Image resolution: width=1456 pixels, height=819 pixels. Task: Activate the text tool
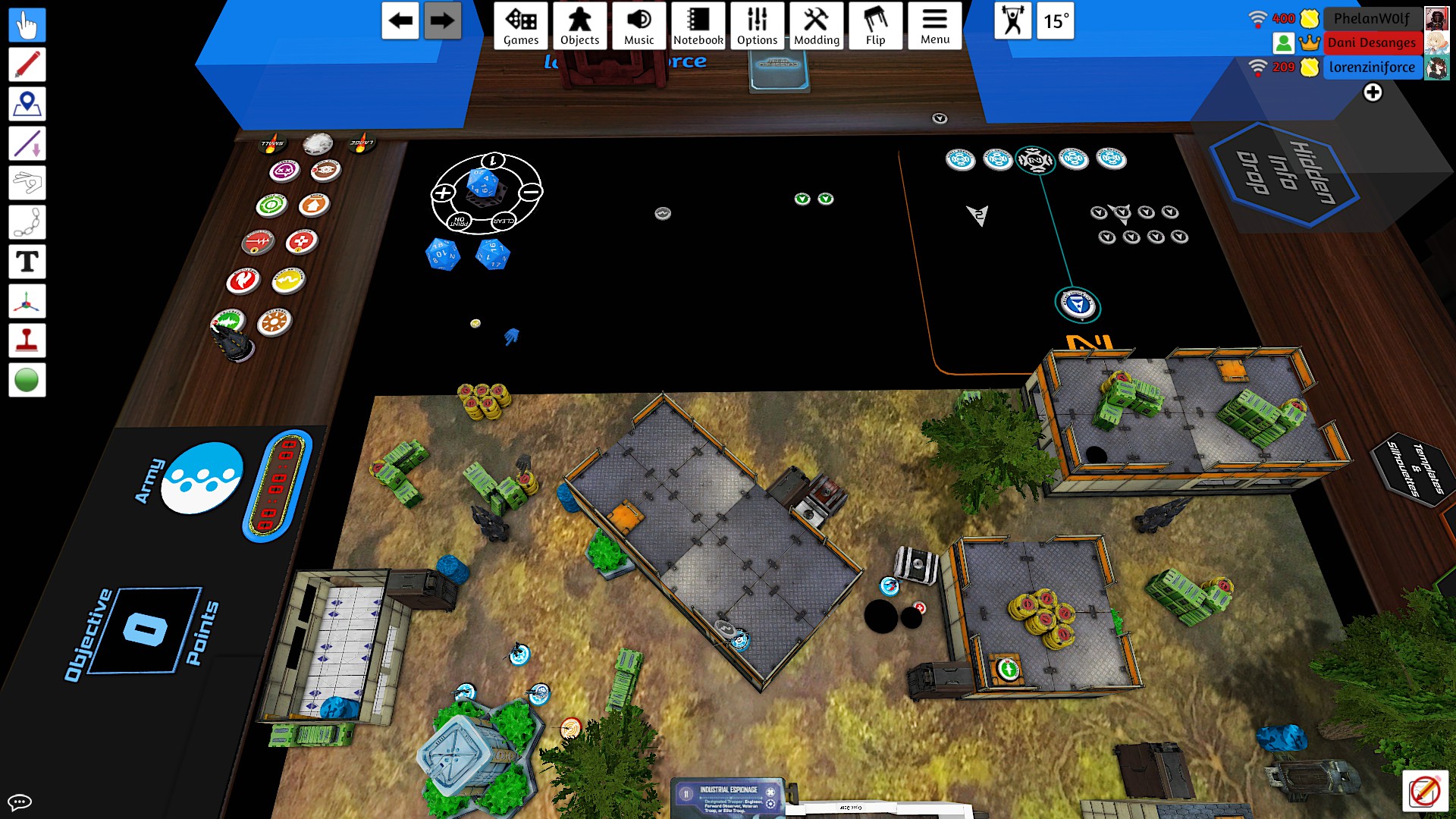27,262
